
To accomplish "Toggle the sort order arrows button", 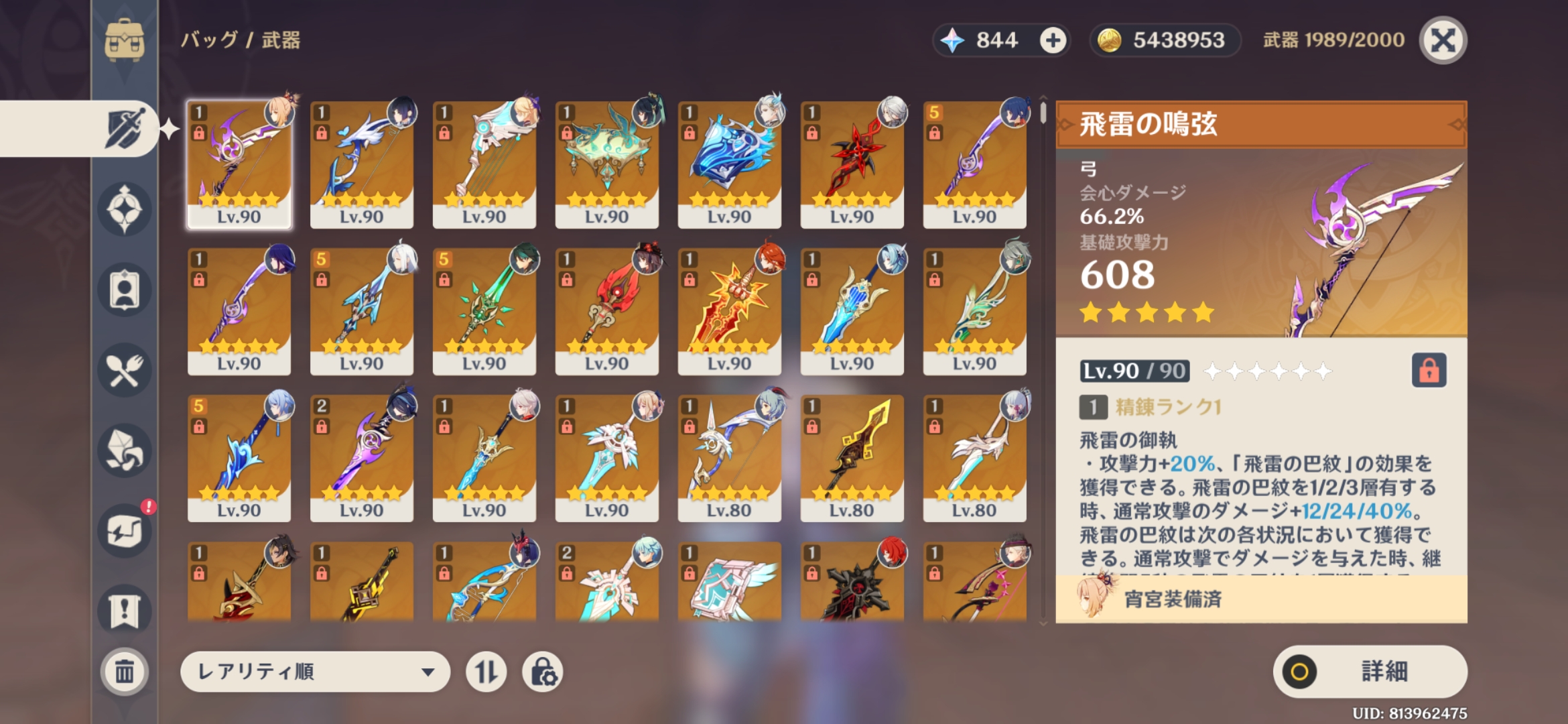I will click(x=486, y=671).
